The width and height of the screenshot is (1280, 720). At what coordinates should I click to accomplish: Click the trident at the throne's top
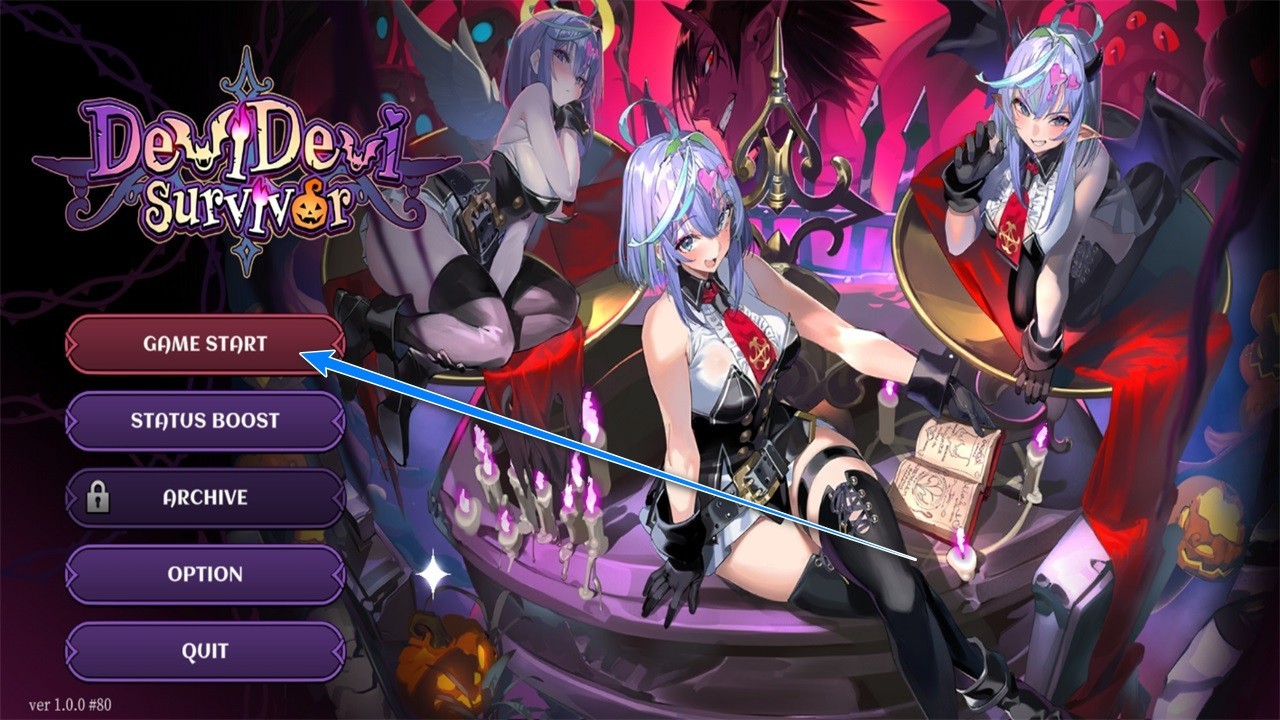tap(778, 70)
